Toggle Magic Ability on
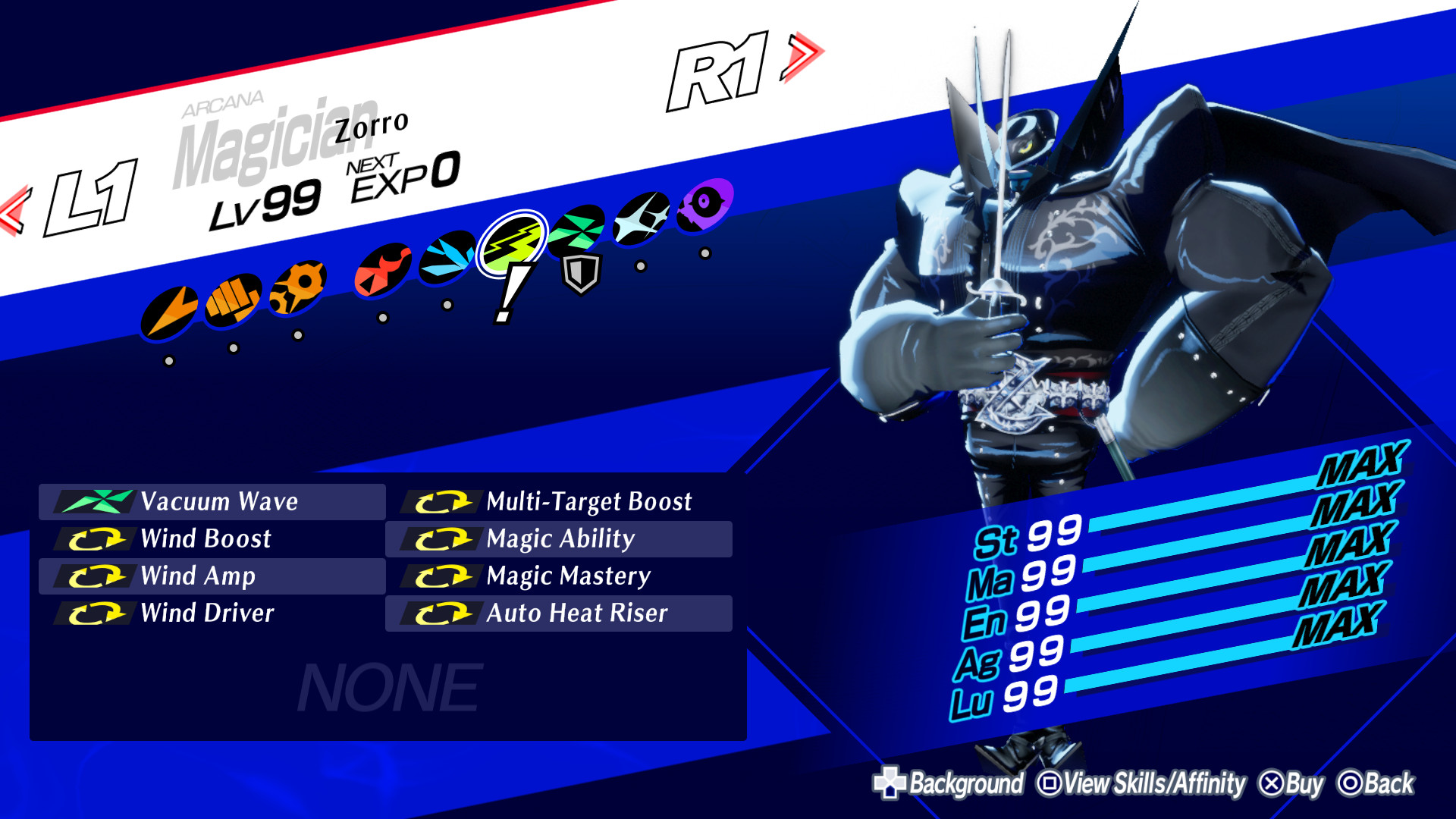Viewport: 1456px width, 819px height. pos(560,539)
